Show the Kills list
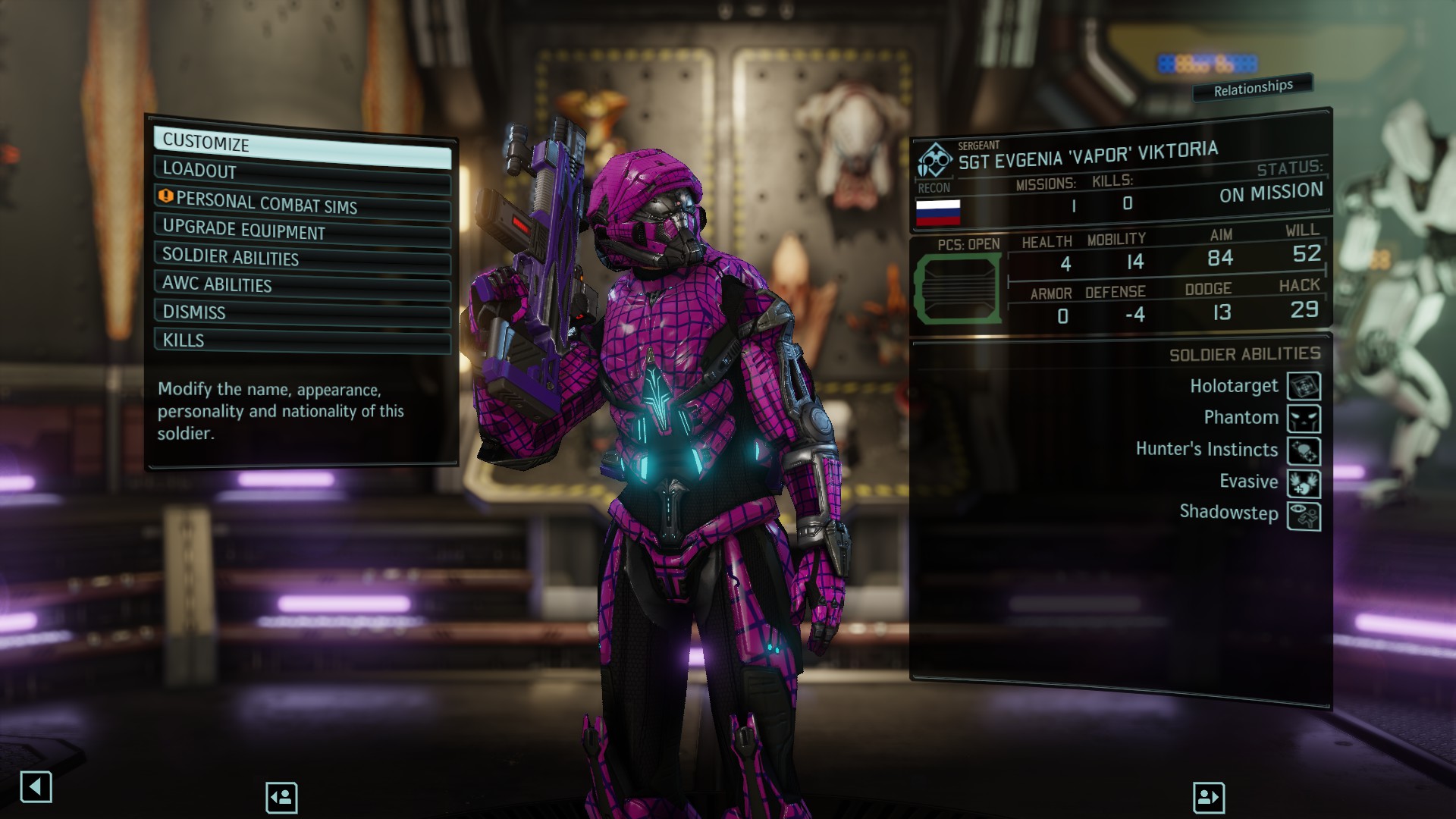Image resolution: width=1456 pixels, height=819 pixels. pos(302,340)
